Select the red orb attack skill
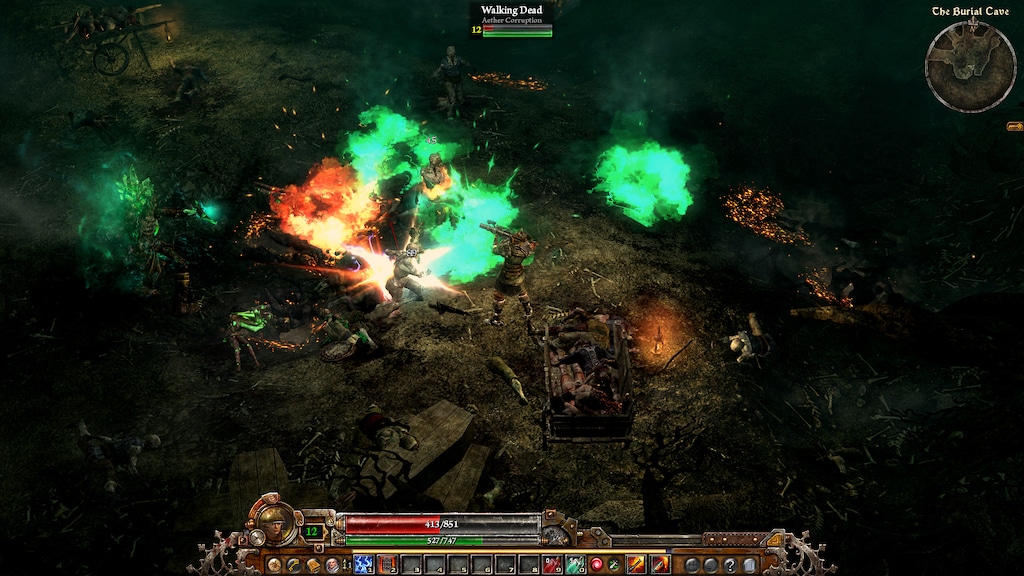 [x=597, y=565]
